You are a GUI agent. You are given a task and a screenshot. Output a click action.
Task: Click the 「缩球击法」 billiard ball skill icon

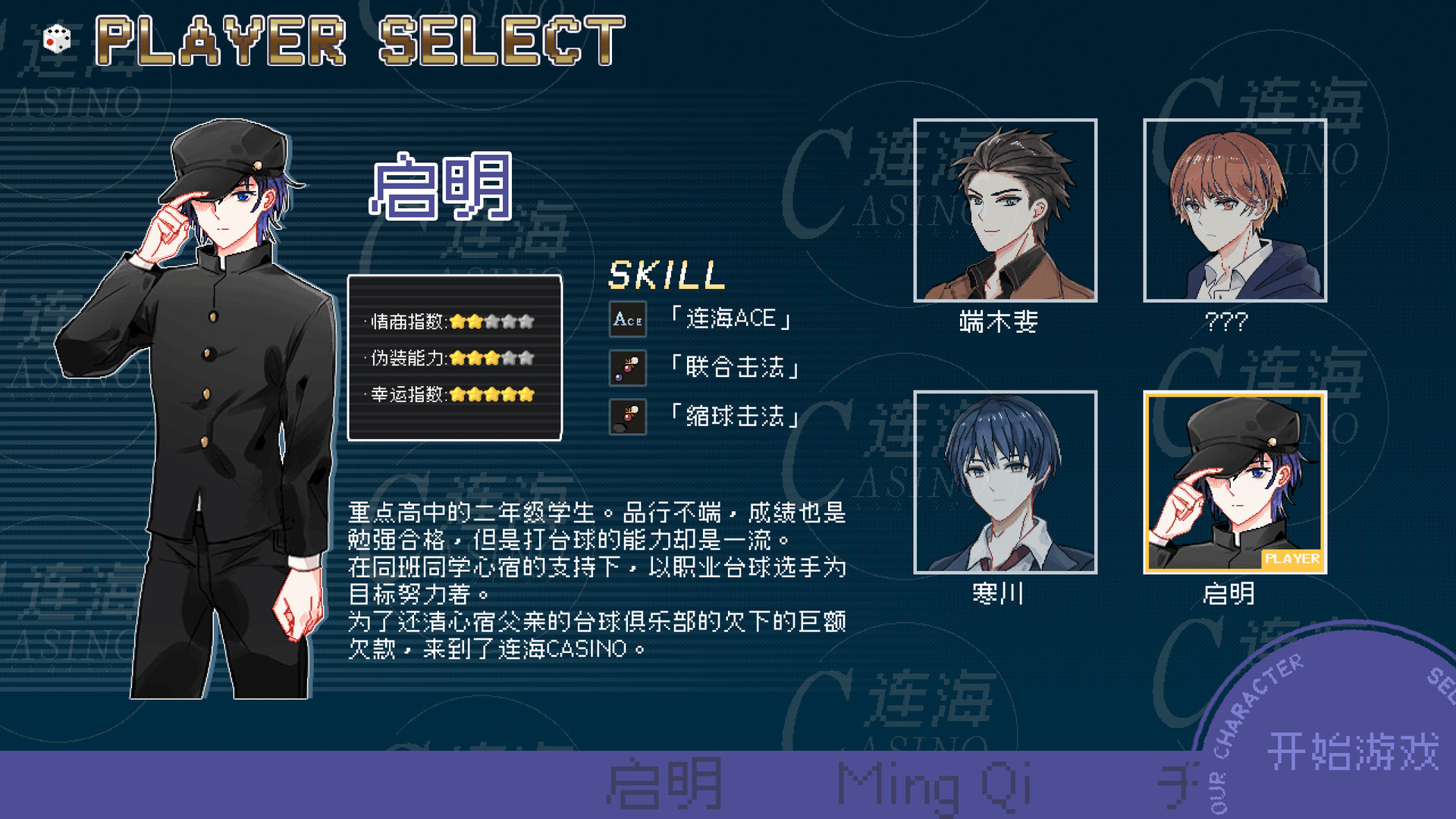tap(628, 418)
